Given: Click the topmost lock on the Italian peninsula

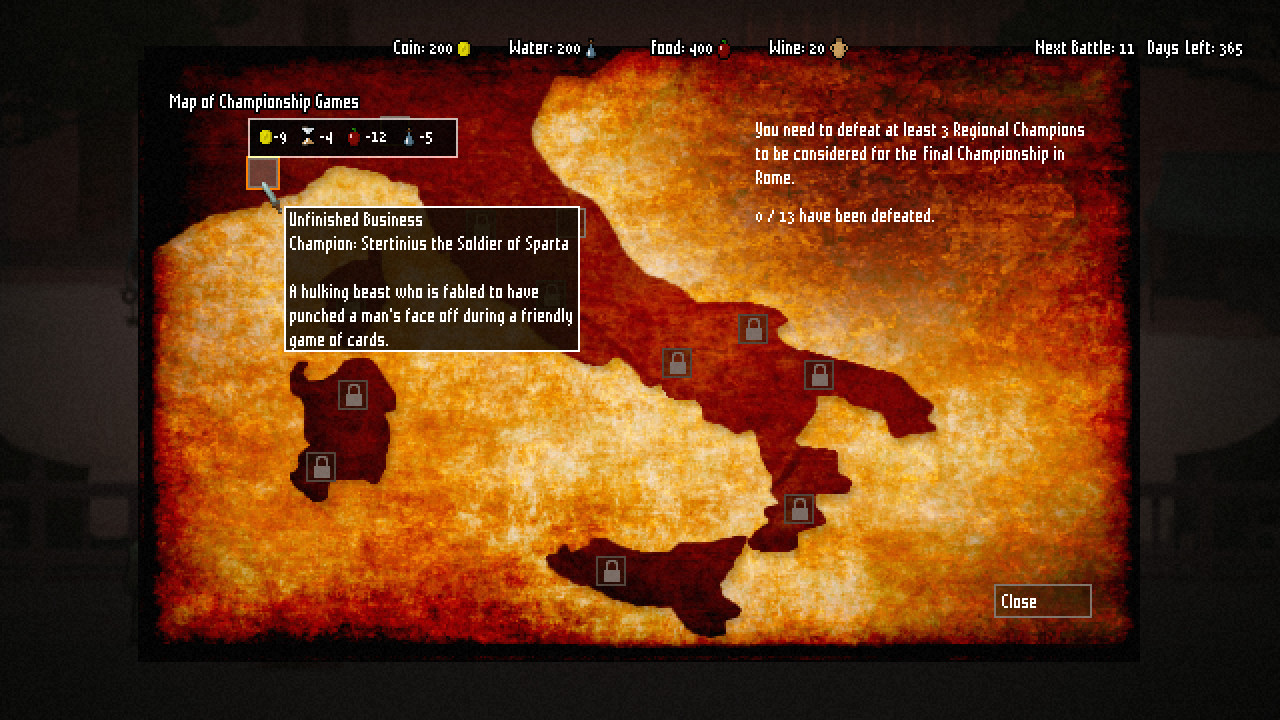Looking at the screenshot, I should [753, 328].
